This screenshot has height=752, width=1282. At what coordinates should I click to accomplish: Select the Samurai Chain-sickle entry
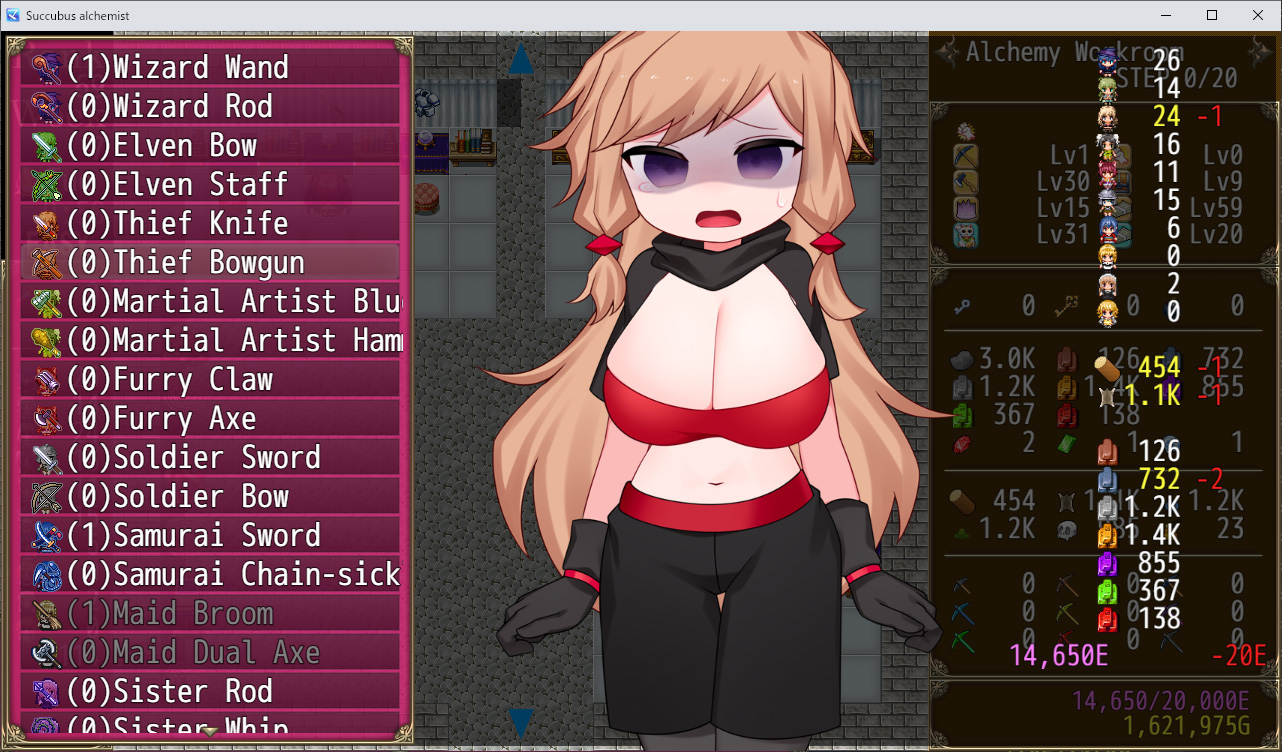[210, 574]
